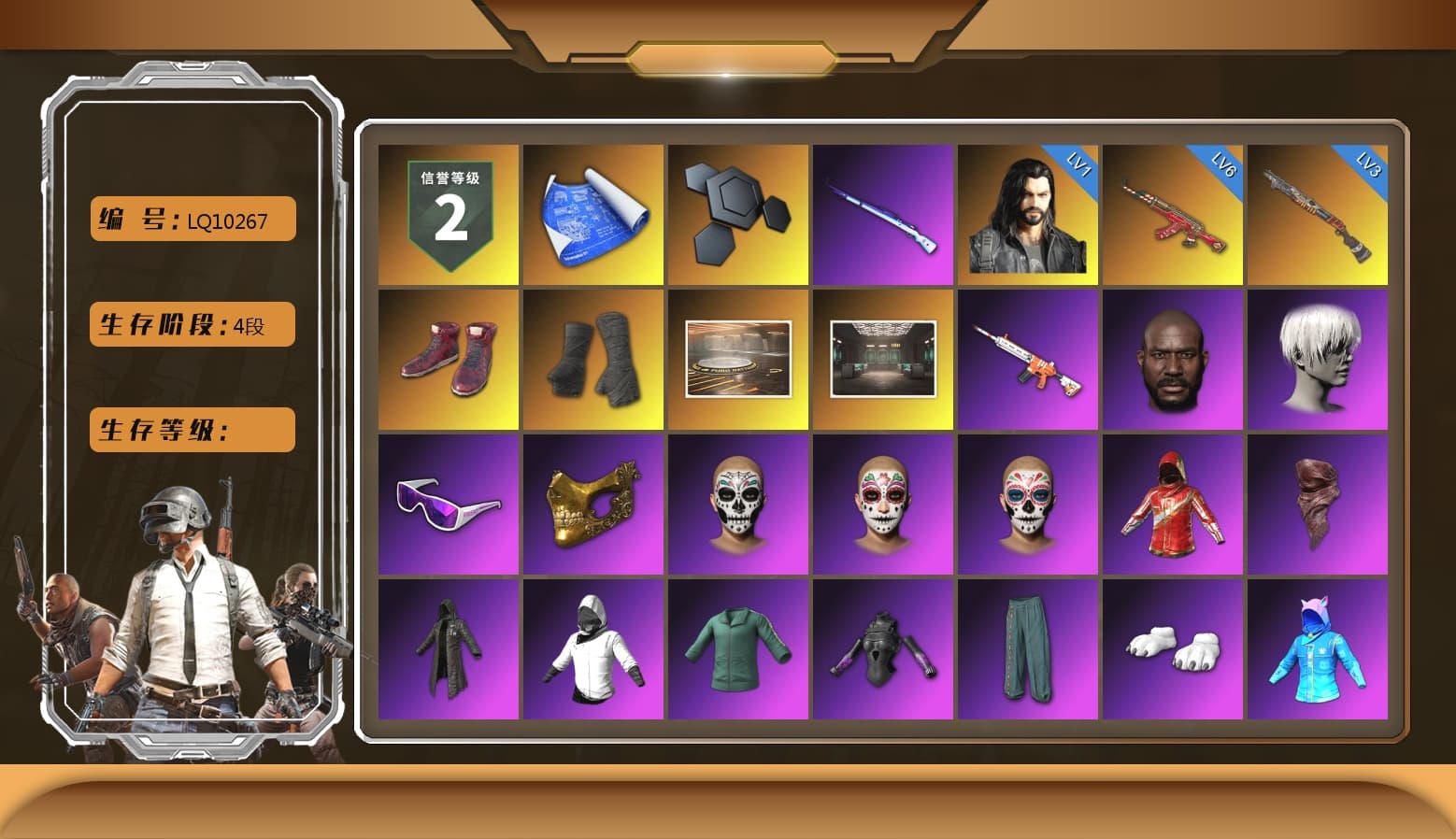Click the reputation level 2 badge icon
1456x839 pixels.
pos(447,212)
